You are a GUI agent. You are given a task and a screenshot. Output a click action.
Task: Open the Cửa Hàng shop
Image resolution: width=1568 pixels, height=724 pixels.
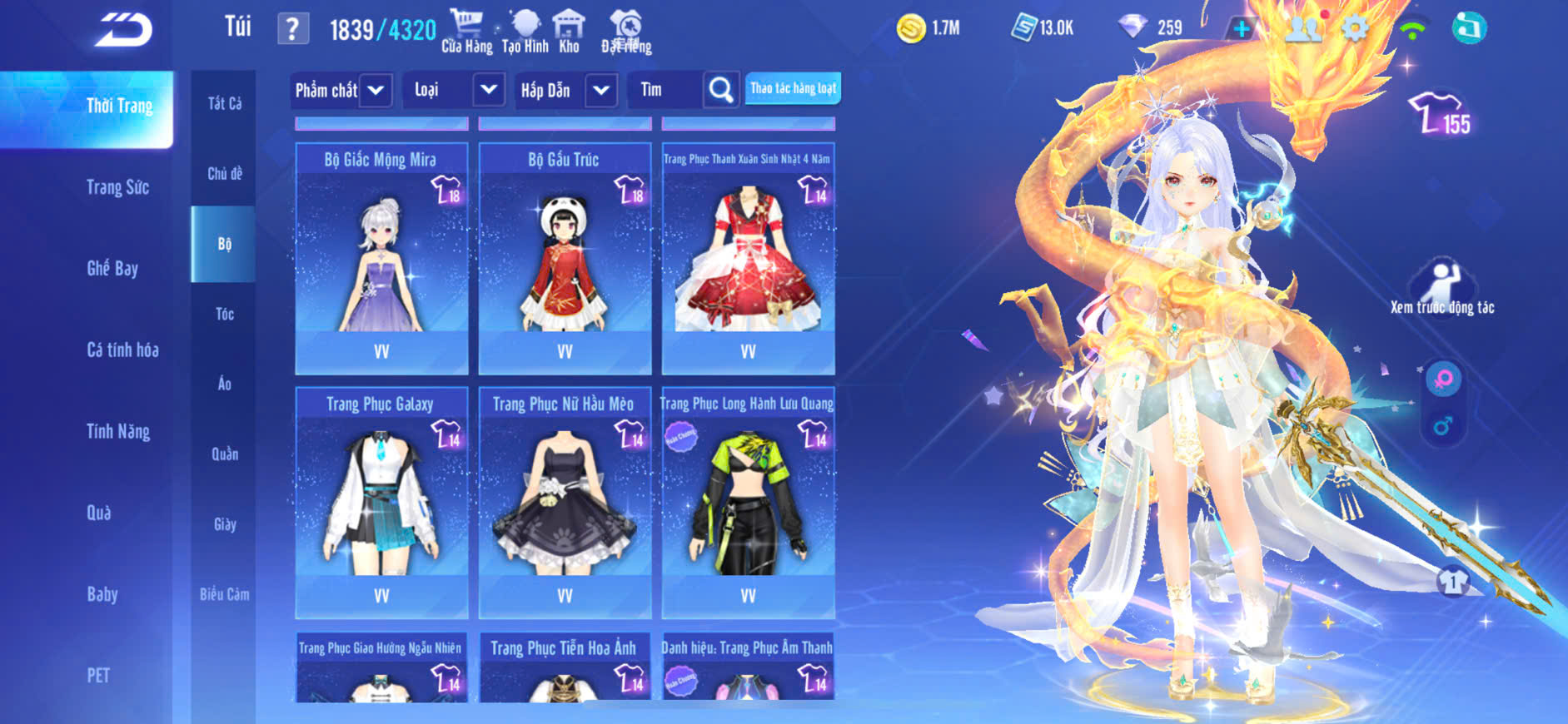[466, 32]
